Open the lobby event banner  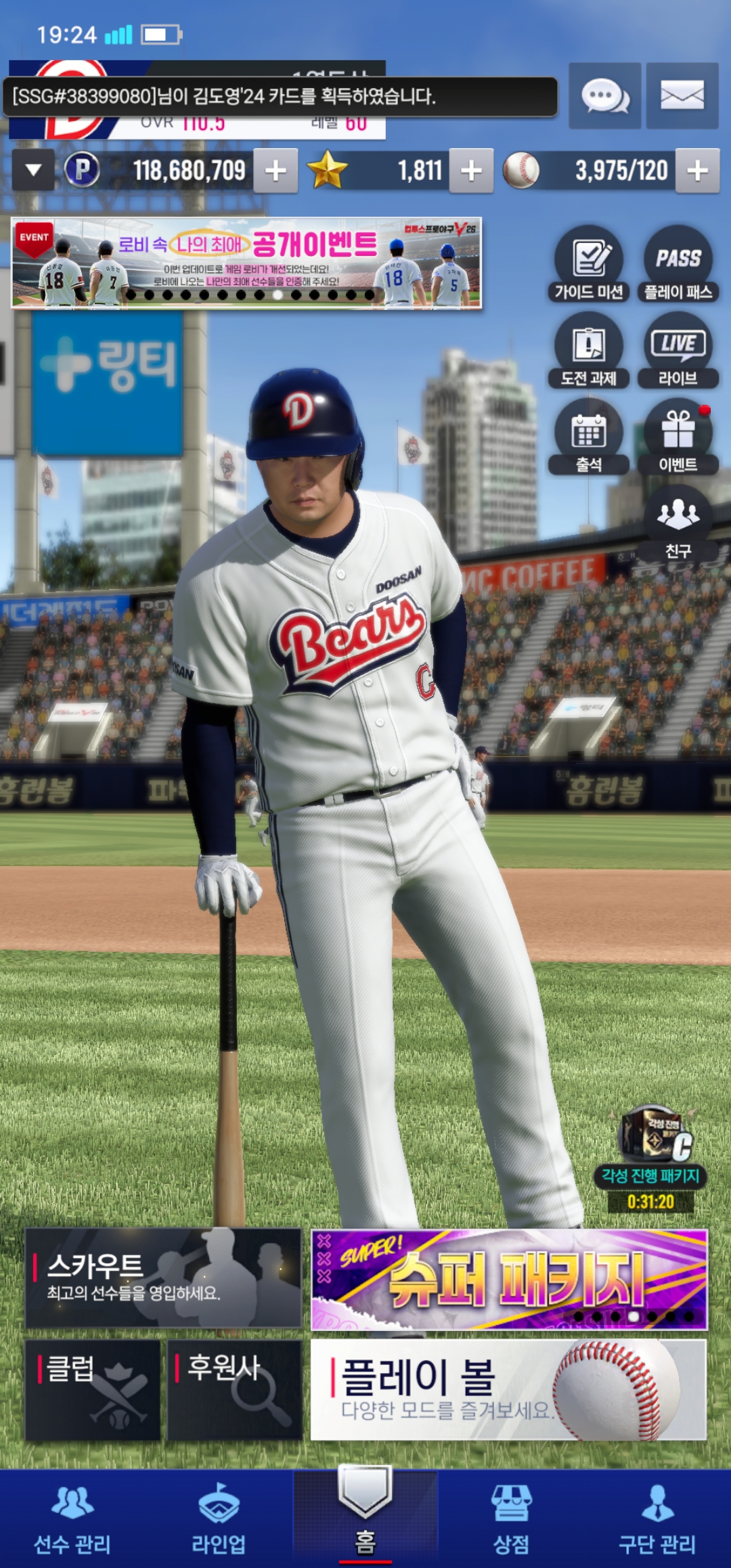pyautogui.click(x=246, y=263)
